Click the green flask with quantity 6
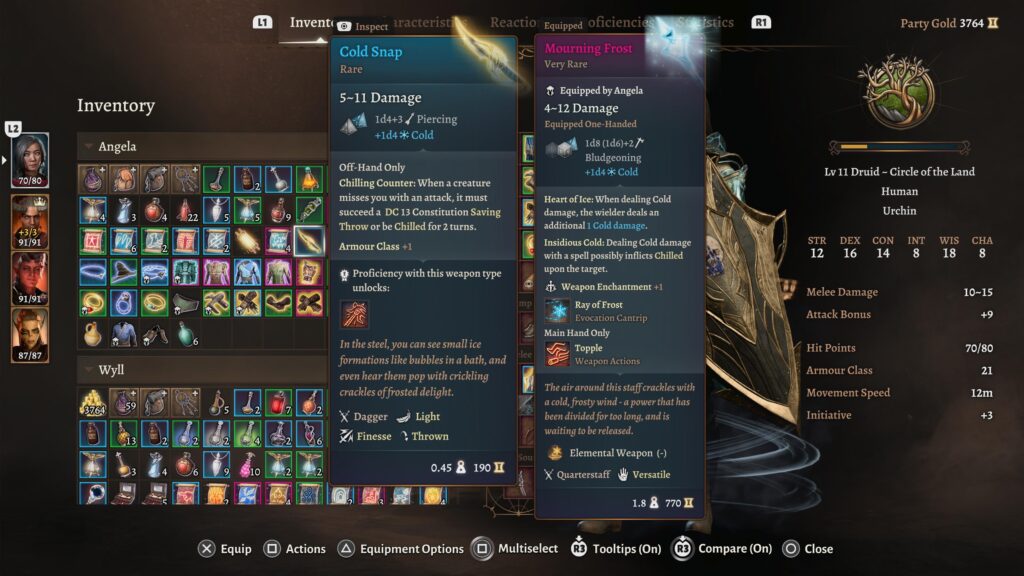Screen dimensions: 1024x576 186,333
